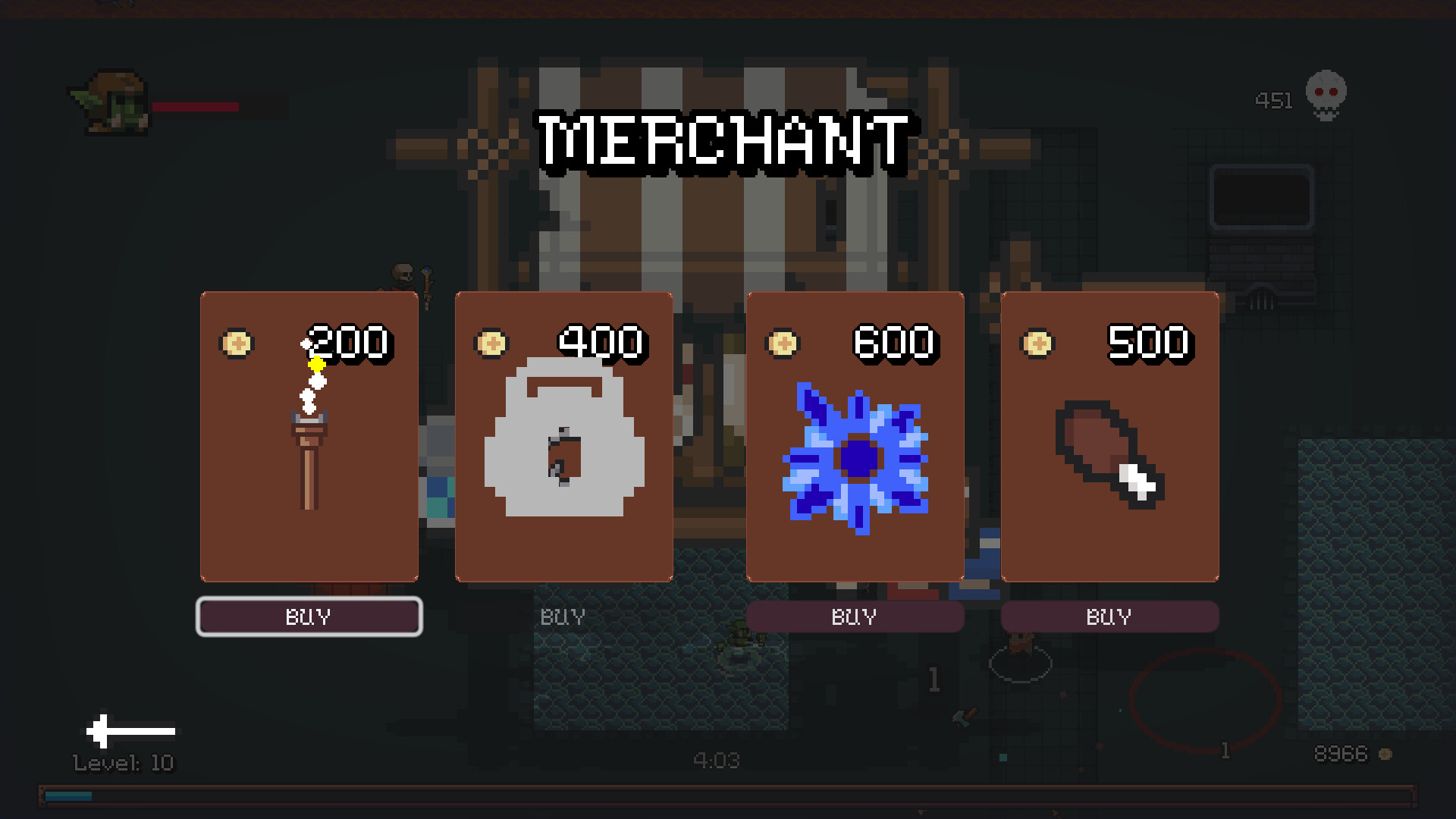Viewport: 1456px width, 819px height.
Task: Click the back arrow to leave the merchant
Action: 130,730
